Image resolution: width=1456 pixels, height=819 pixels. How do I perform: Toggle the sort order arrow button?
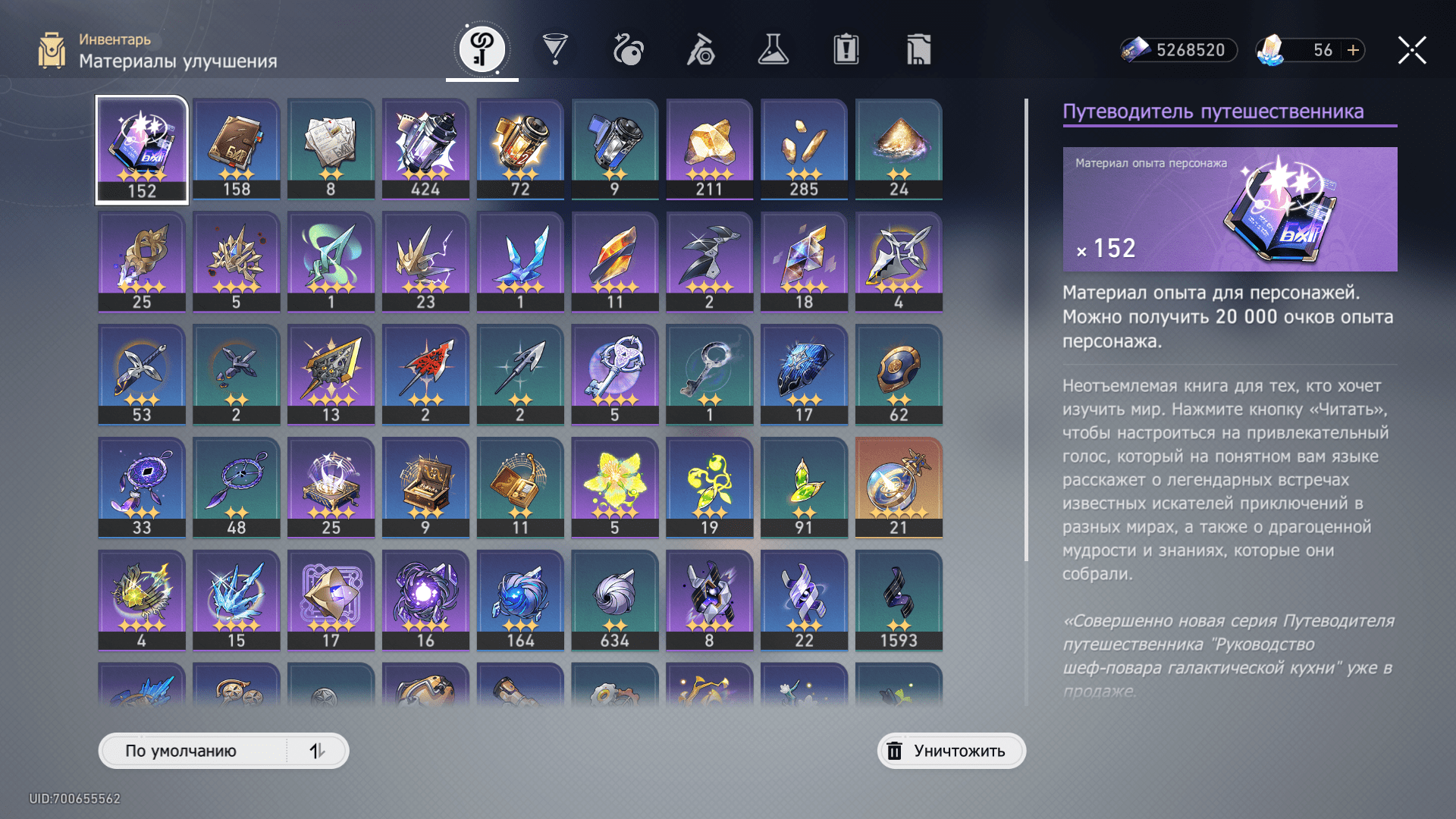click(317, 751)
